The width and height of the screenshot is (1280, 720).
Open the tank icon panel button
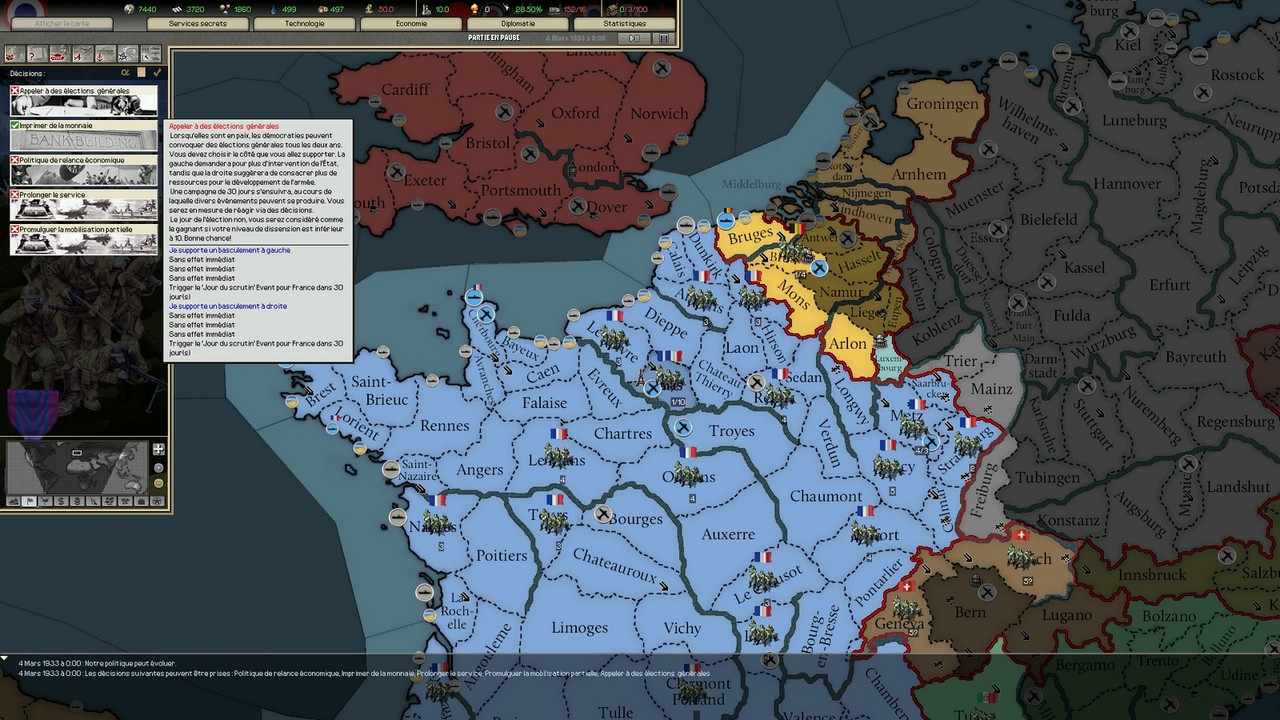[58, 54]
